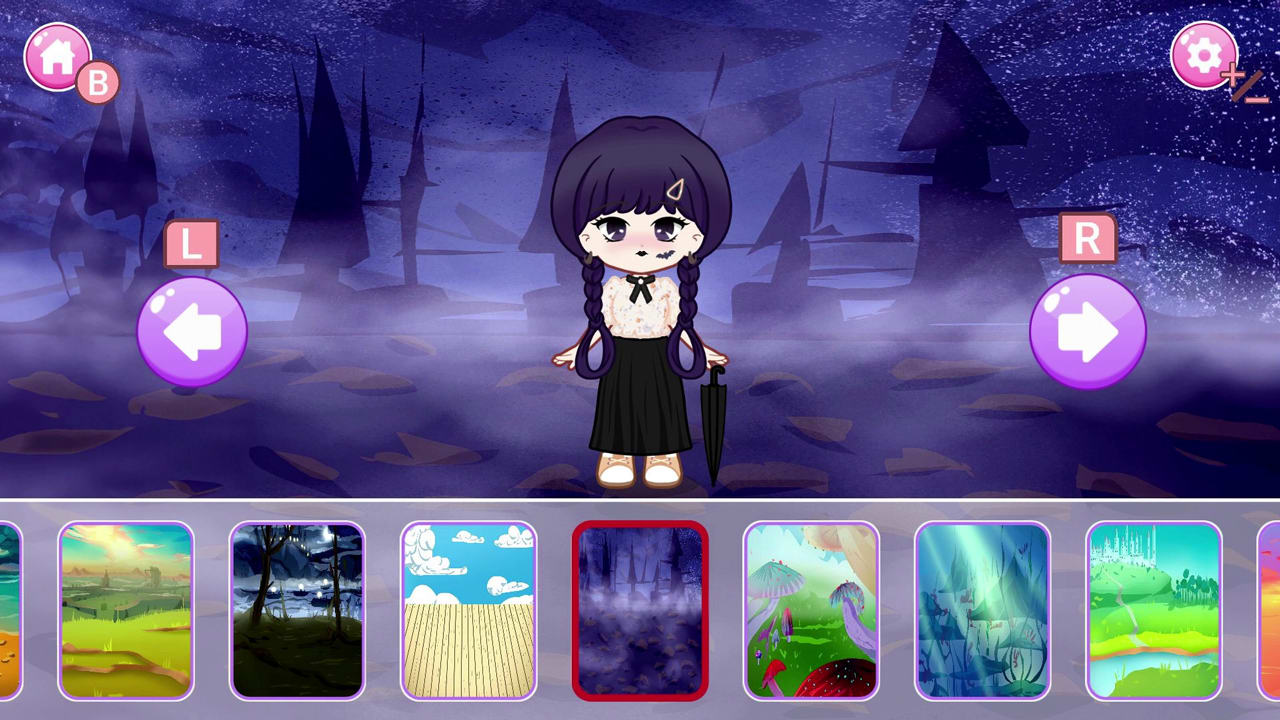
Task: Click the pink Home icon
Action: 57,55
